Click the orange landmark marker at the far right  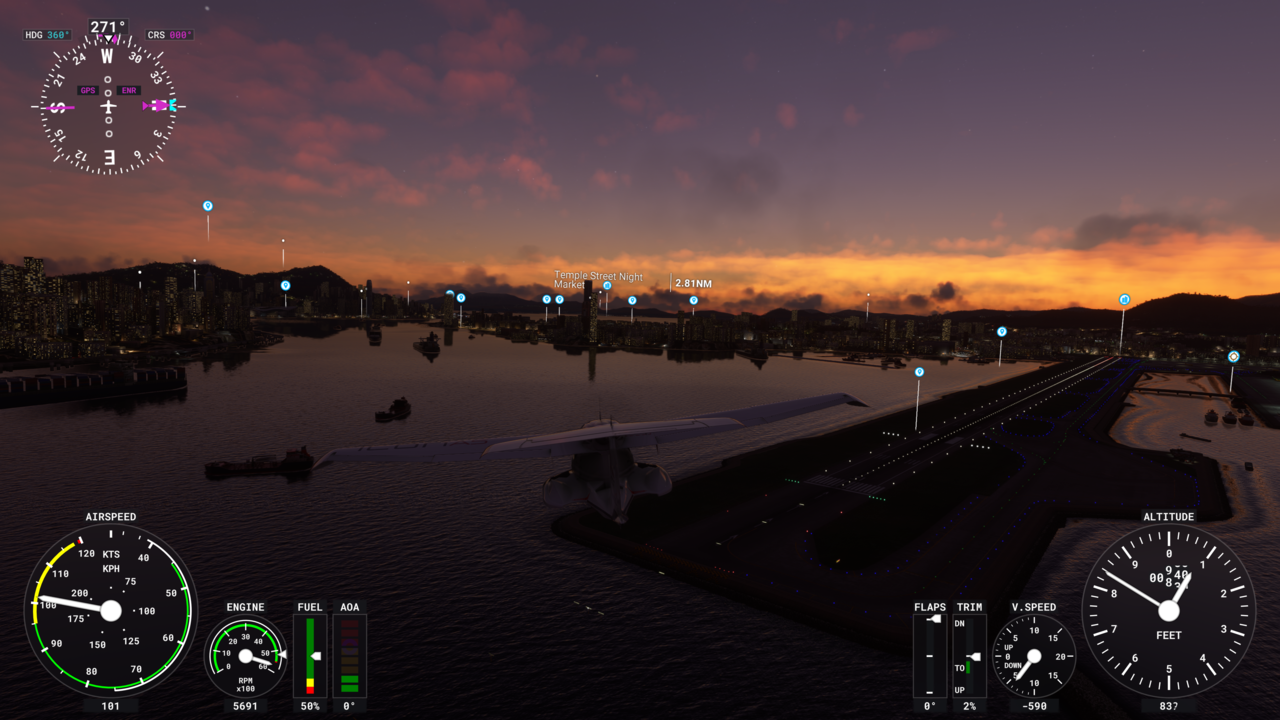[x=1233, y=356]
